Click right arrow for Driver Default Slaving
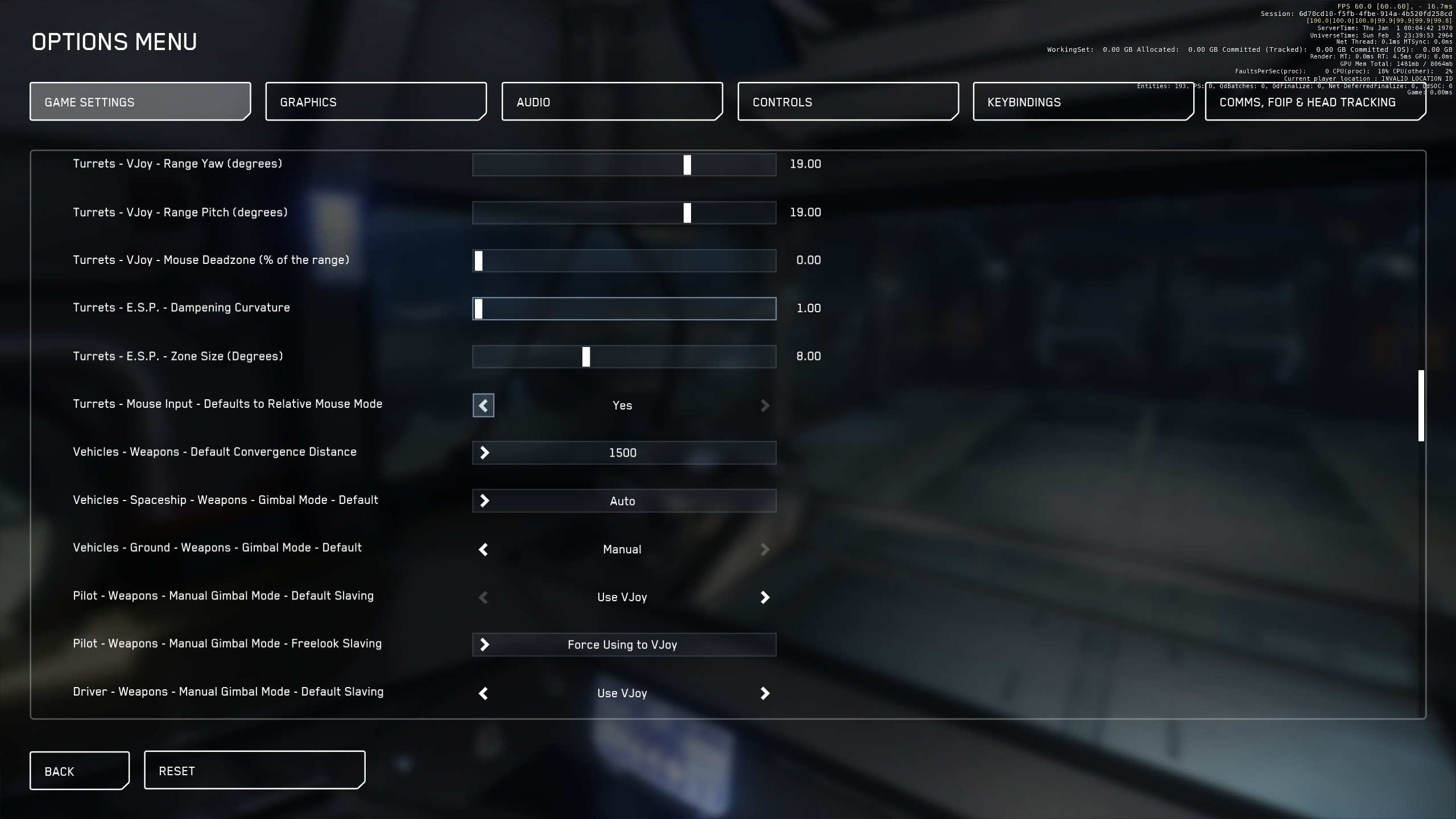1456x819 pixels. (765, 693)
